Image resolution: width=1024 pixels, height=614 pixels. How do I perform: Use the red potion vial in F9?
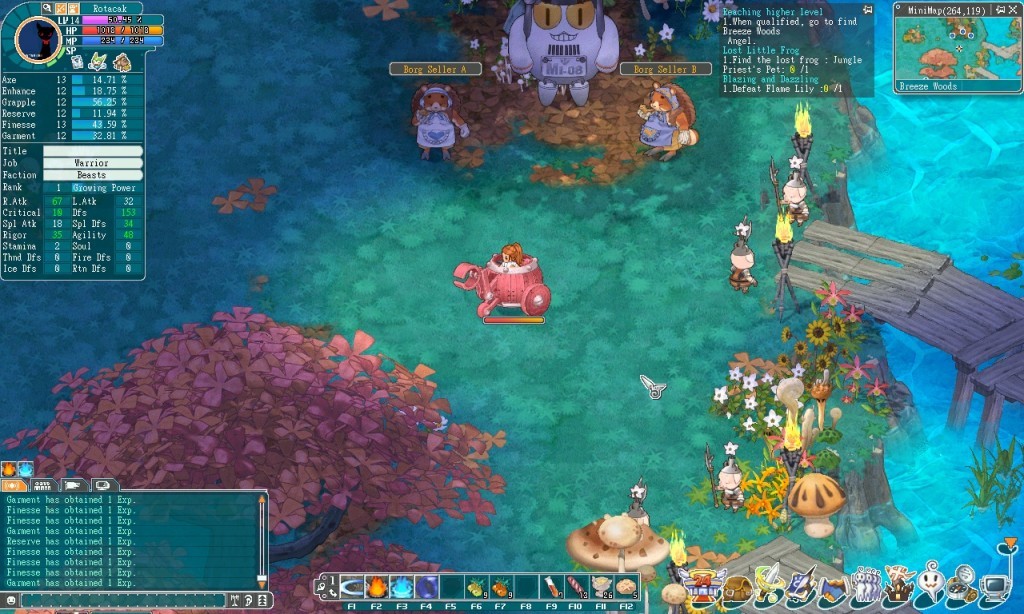coord(551,587)
